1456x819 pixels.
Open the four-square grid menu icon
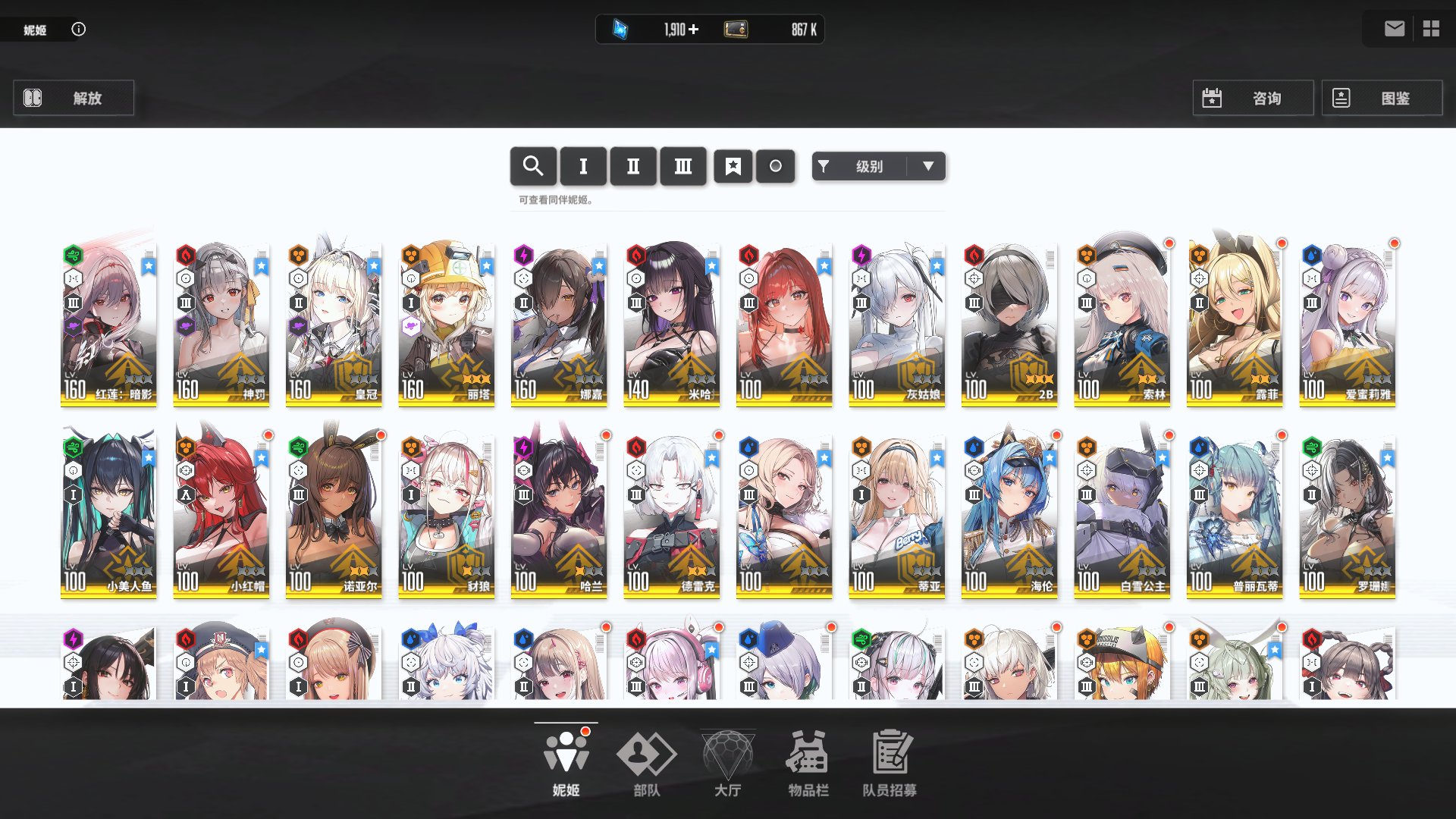1431,29
